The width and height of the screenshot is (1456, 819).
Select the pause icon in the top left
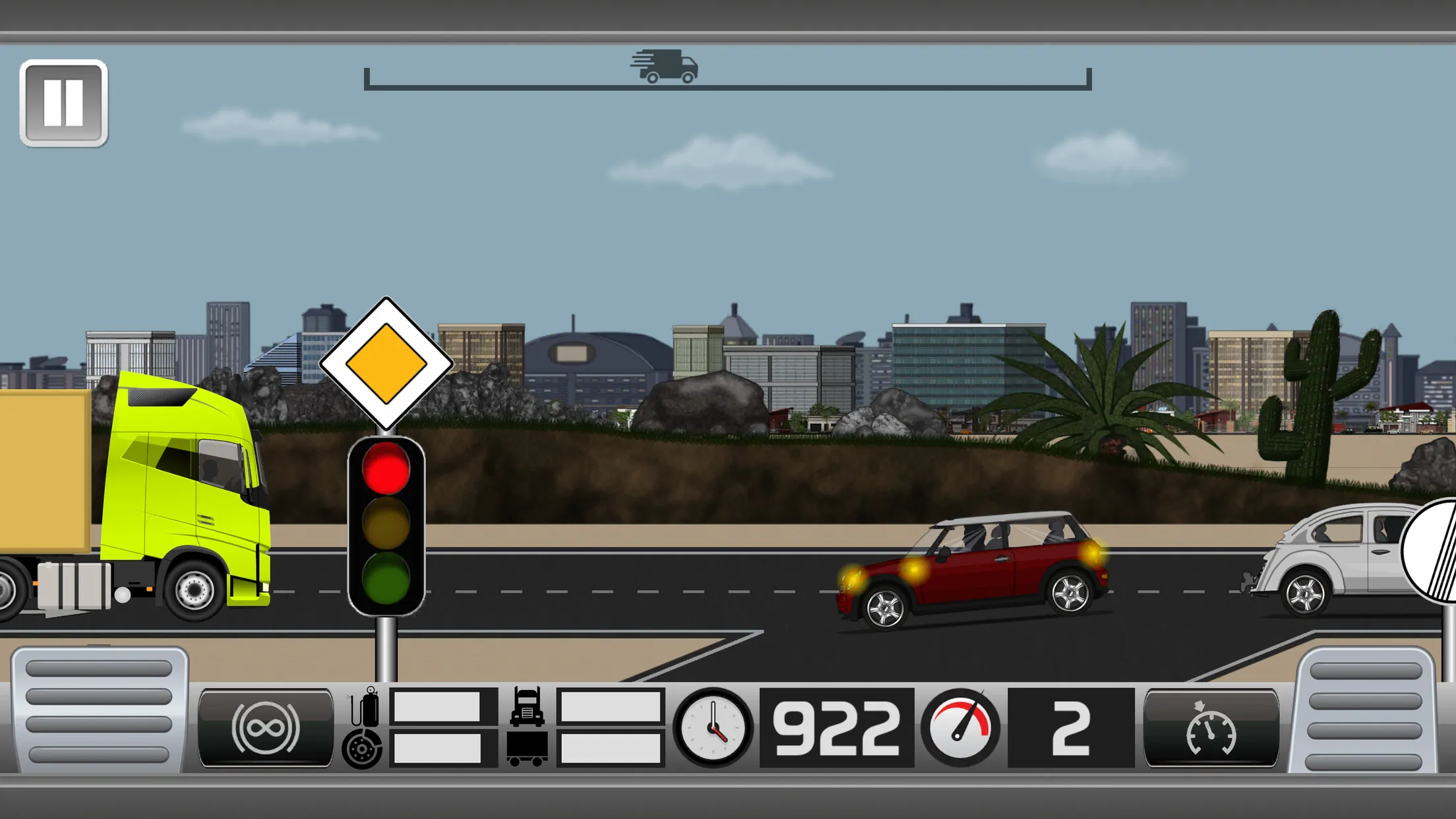point(63,102)
